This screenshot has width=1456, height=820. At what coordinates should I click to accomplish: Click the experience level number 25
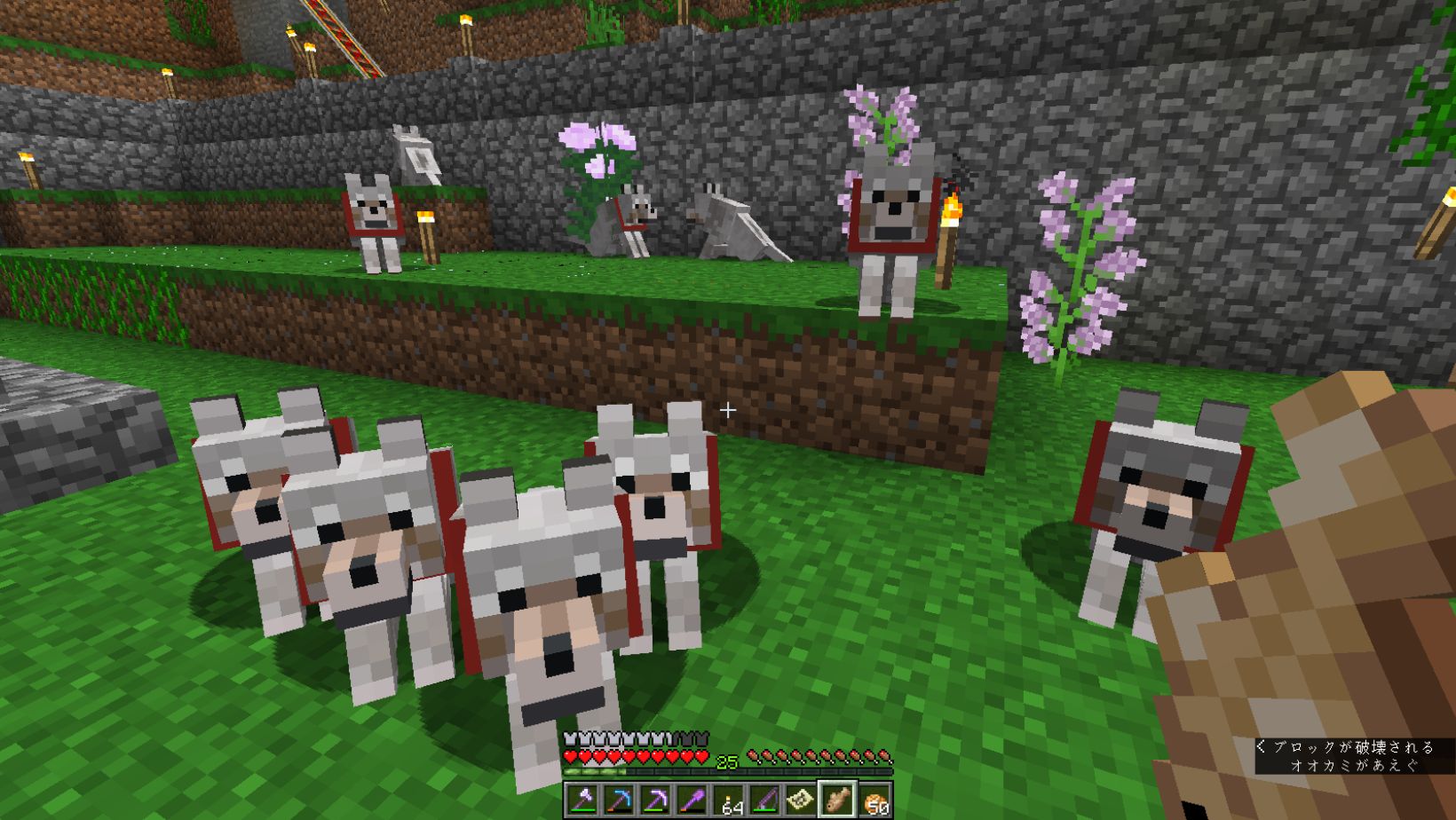pyautogui.click(x=726, y=760)
